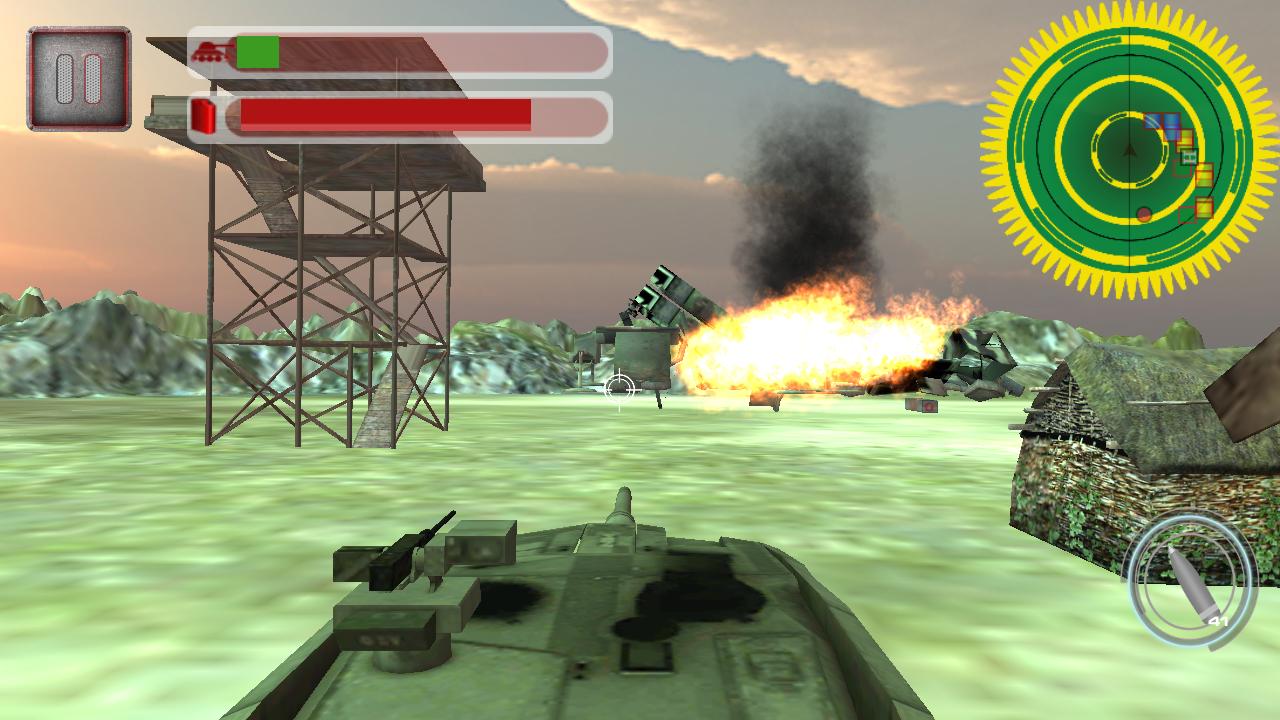Click the aiming crosshair reticle
This screenshot has width=1280, height=720.
point(620,390)
